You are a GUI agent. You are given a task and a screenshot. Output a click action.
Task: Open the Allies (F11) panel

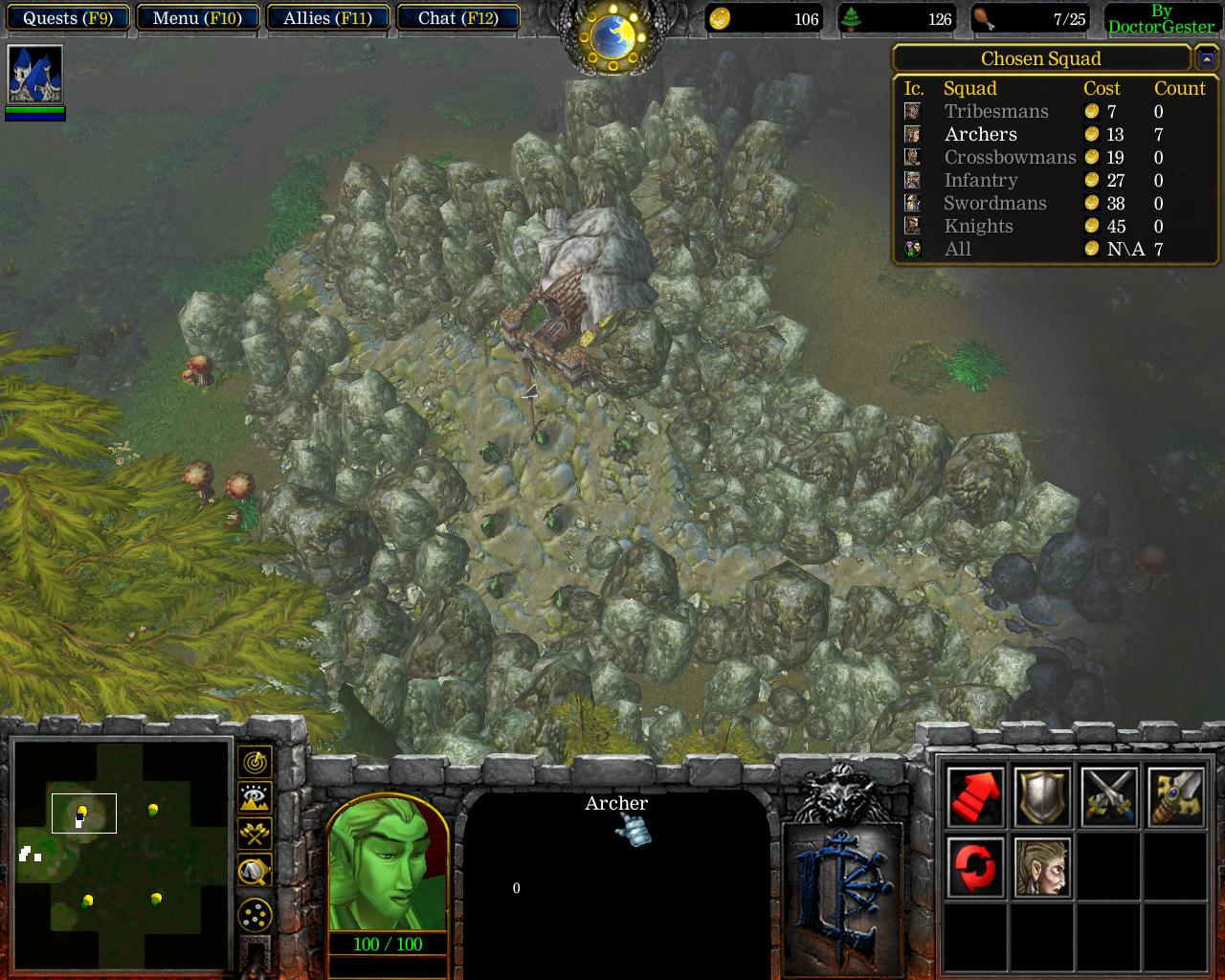click(x=327, y=18)
